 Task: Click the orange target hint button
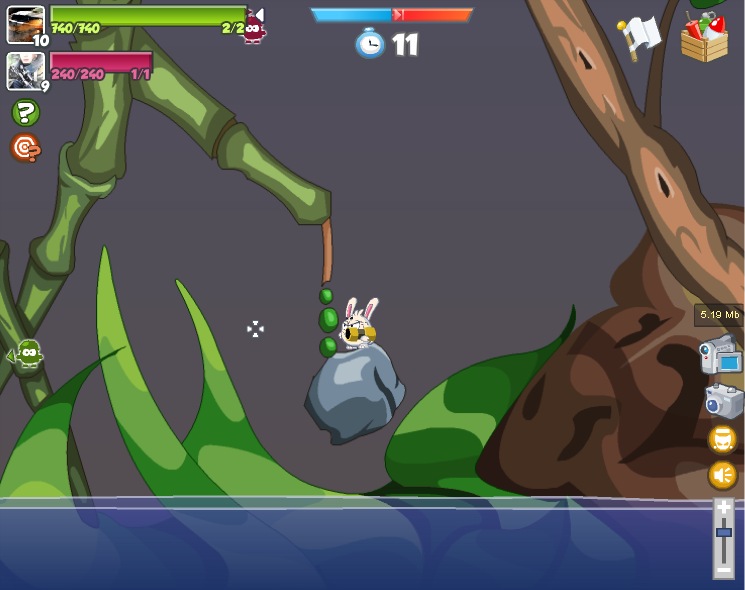coord(25,148)
